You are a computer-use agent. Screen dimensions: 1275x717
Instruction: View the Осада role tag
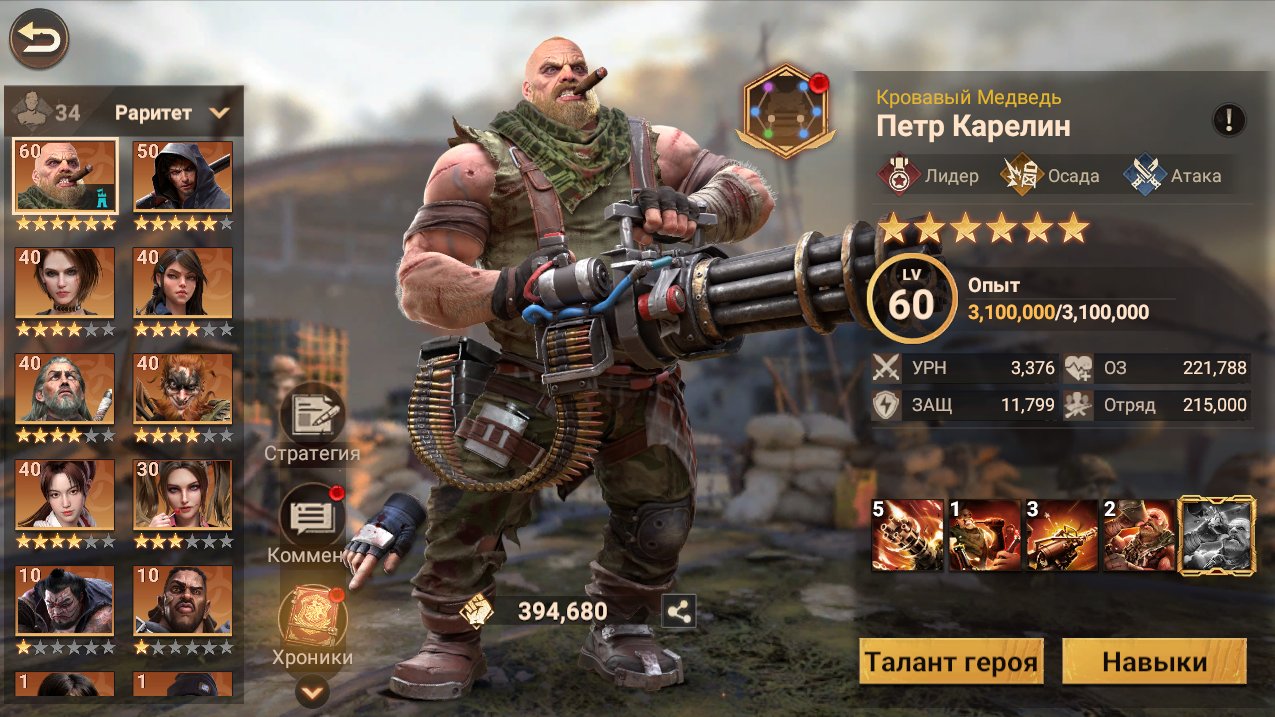pos(1051,176)
